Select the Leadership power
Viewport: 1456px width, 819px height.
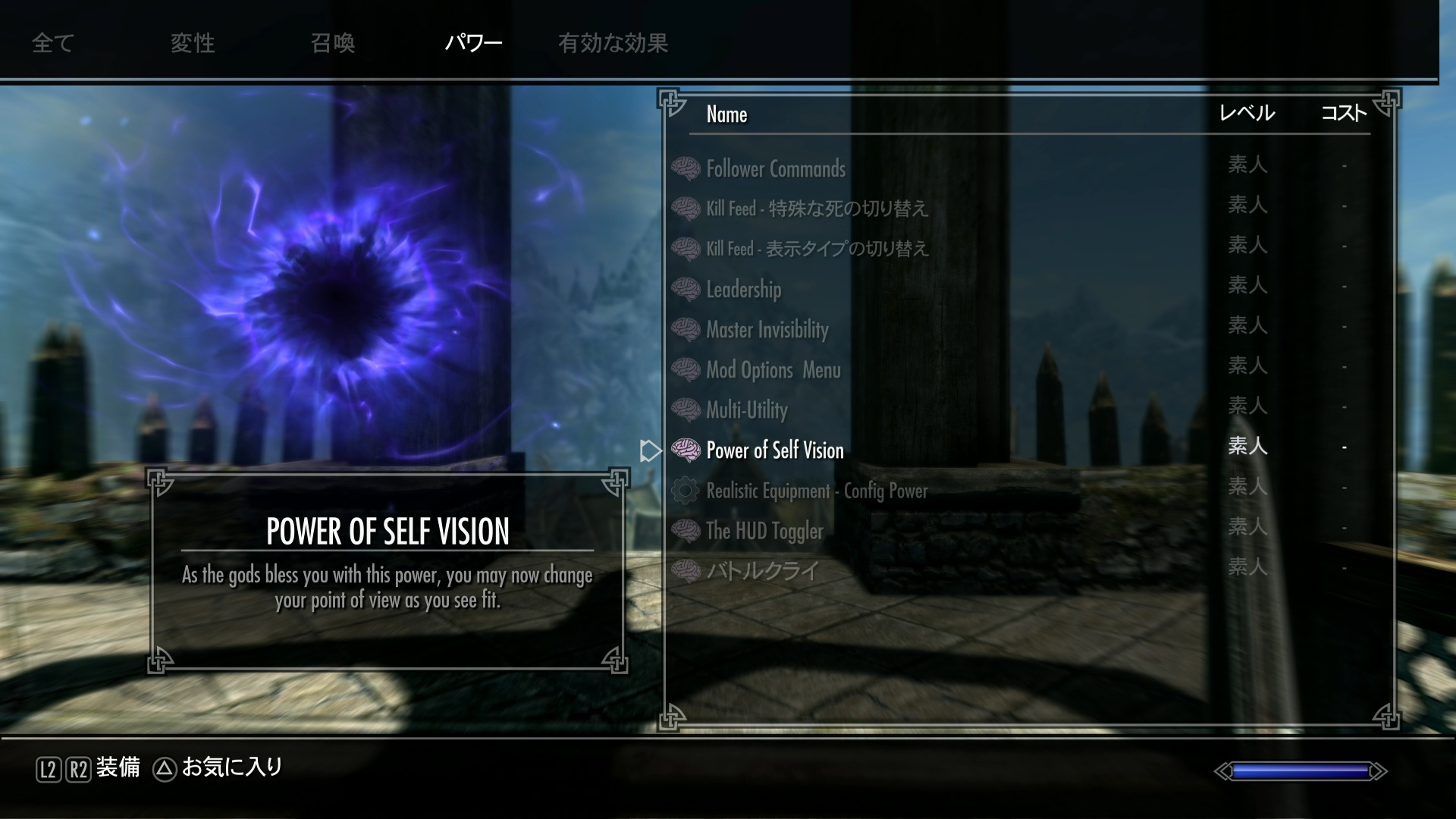[743, 289]
